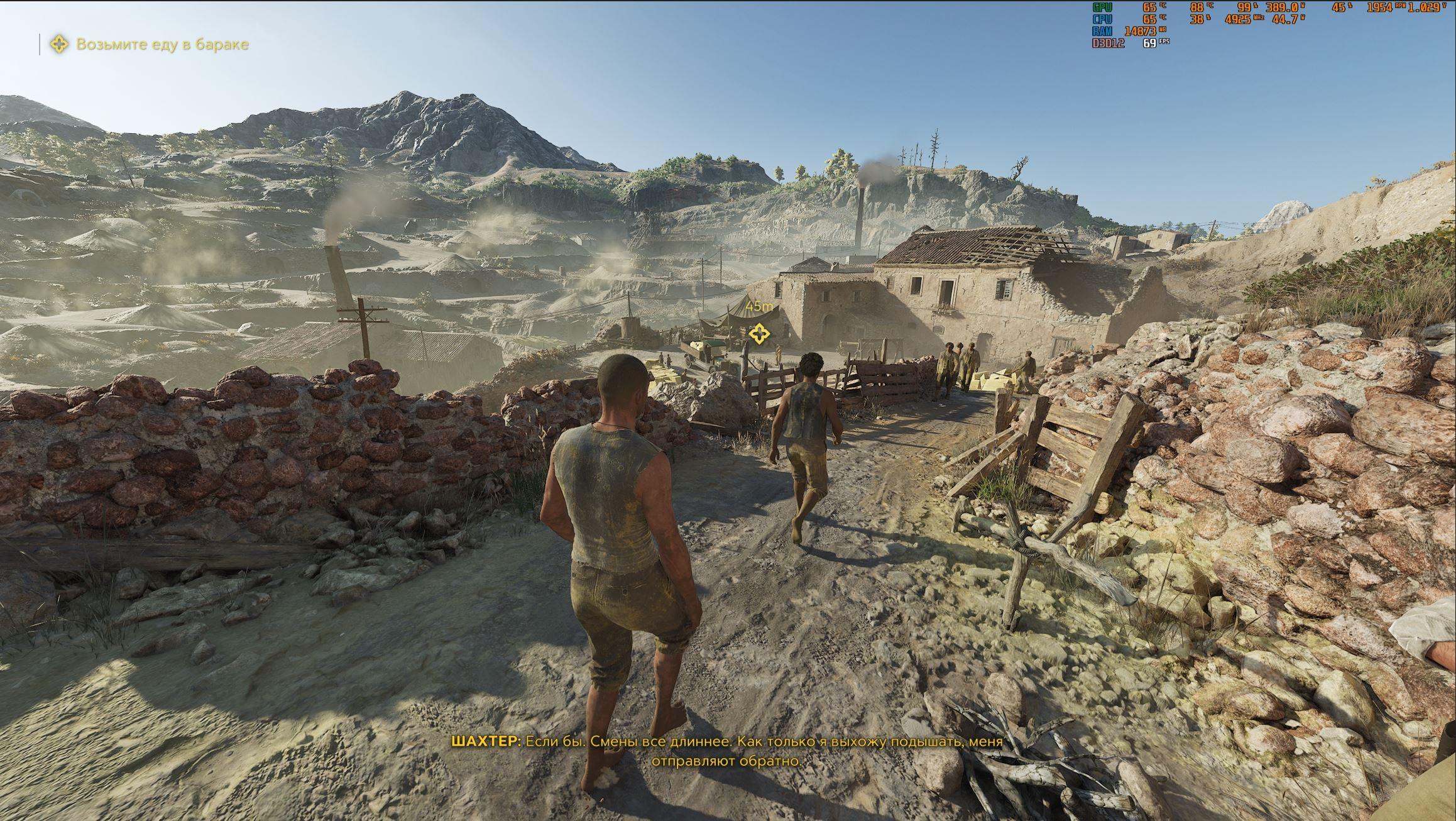Screen dimensions: 1456x821
Task: Click the 45m objective waypoint marker
Action: pyautogui.click(x=758, y=334)
